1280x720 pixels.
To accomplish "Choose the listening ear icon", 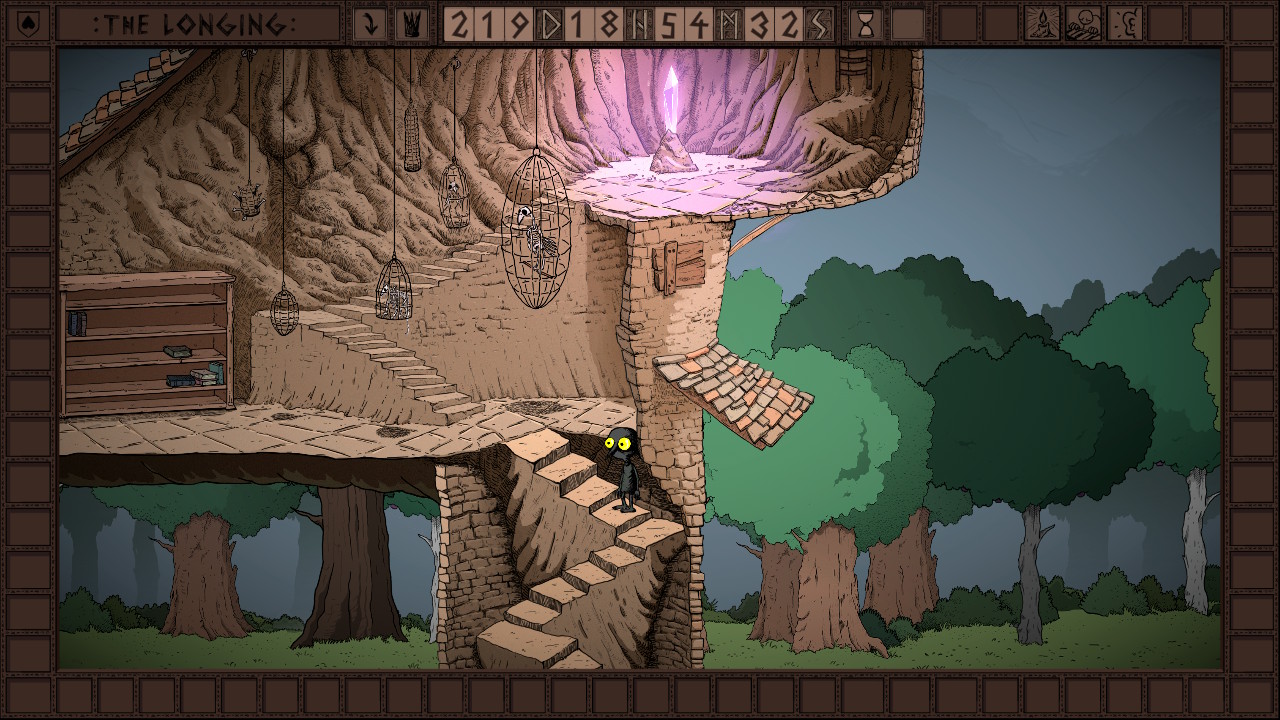I will point(1125,24).
